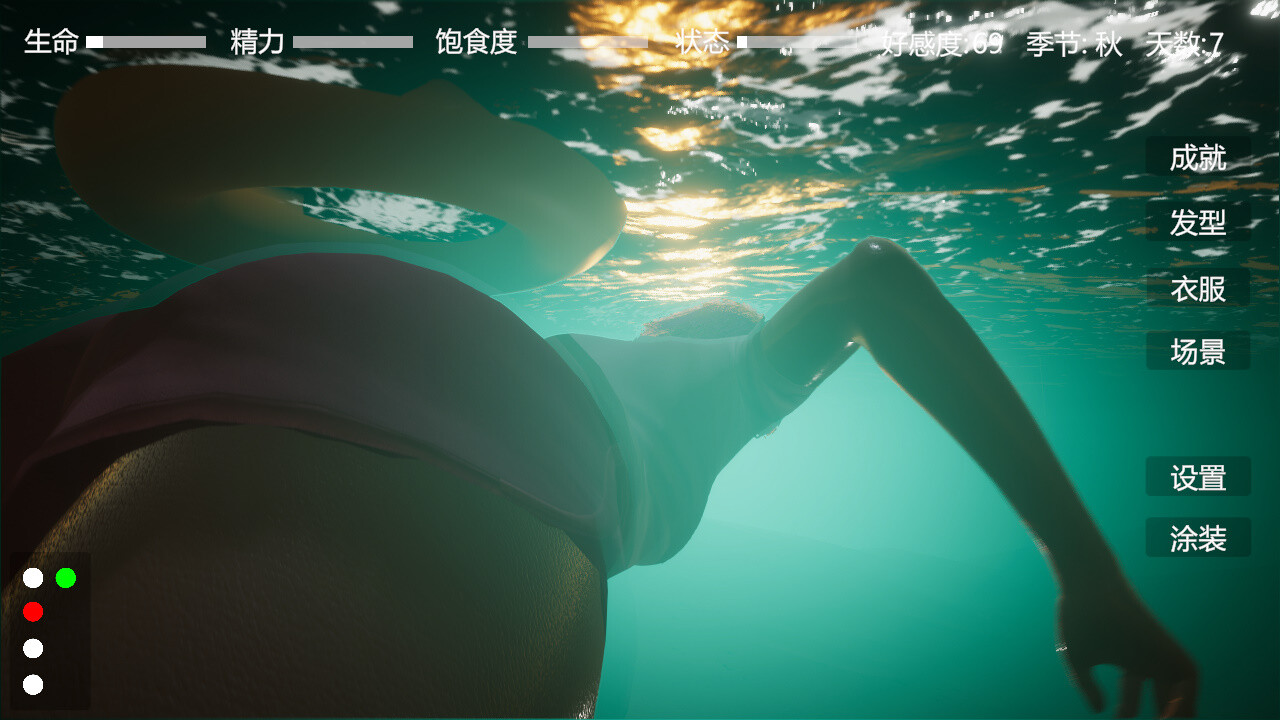The height and width of the screenshot is (720, 1280).
Task: Open the 衣服 (Clothes) menu
Action: (1197, 287)
